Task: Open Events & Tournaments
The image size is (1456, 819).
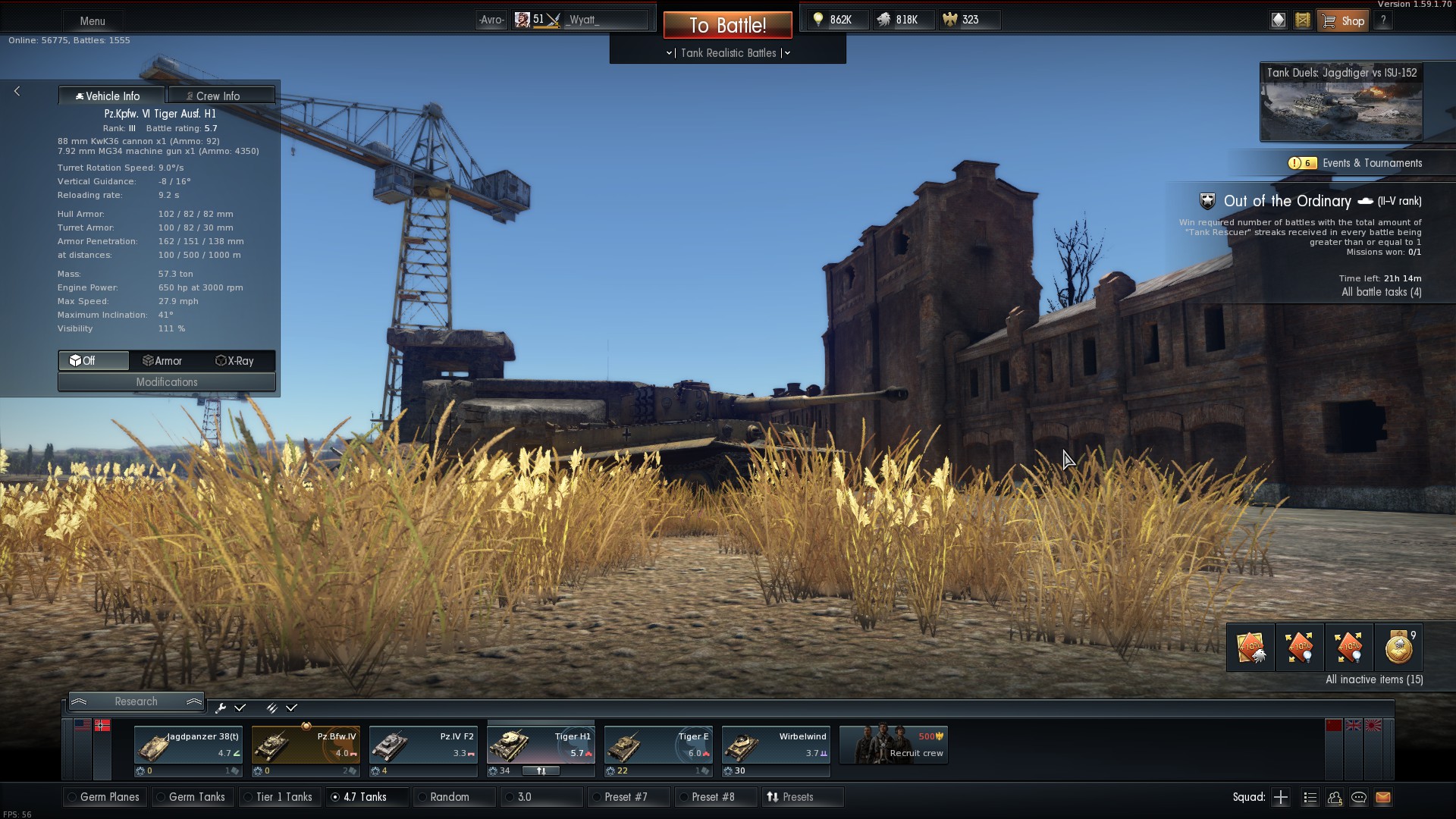Action: 1372,163
